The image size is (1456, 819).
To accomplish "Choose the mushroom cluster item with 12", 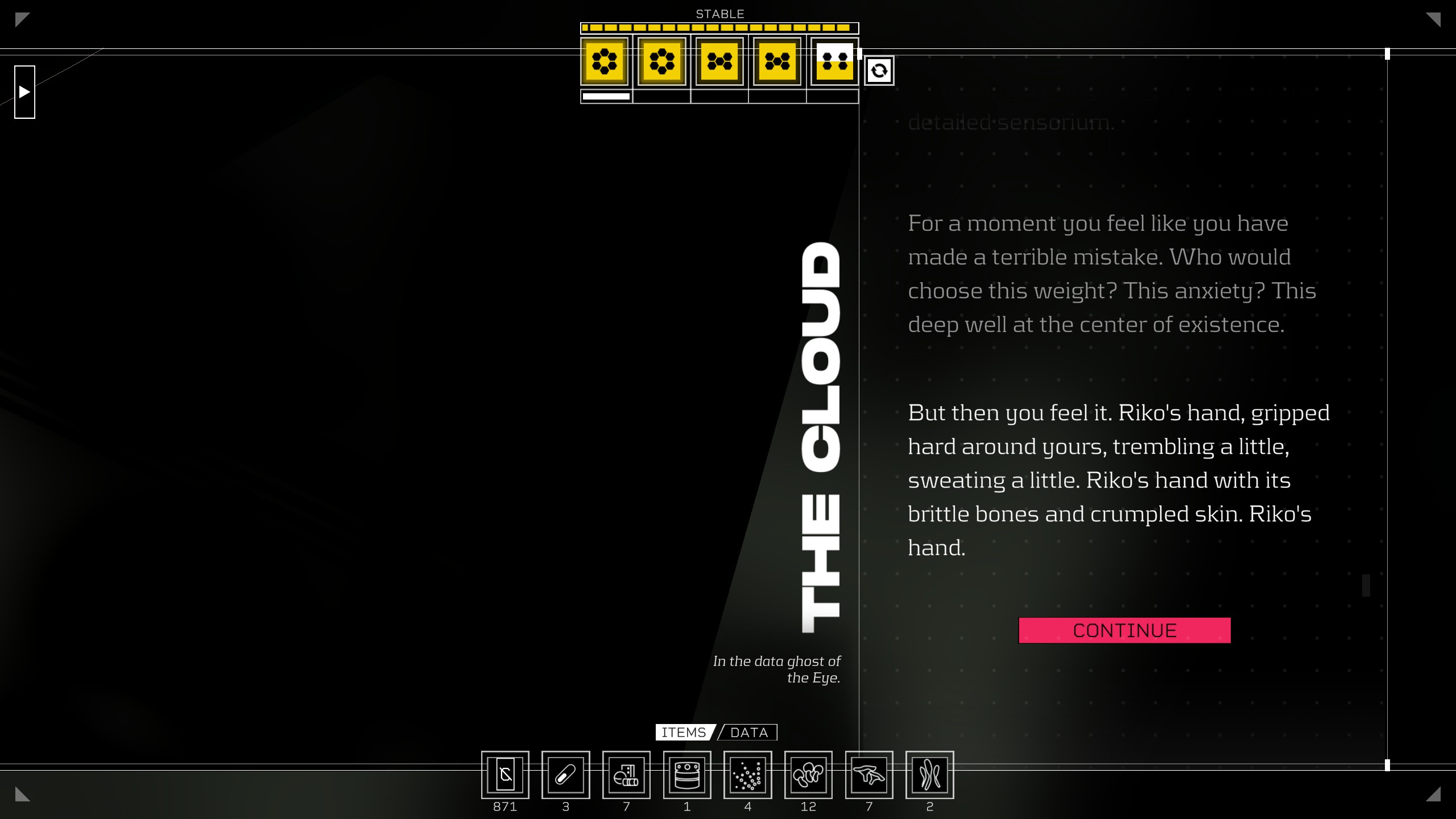I will (808, 775).
